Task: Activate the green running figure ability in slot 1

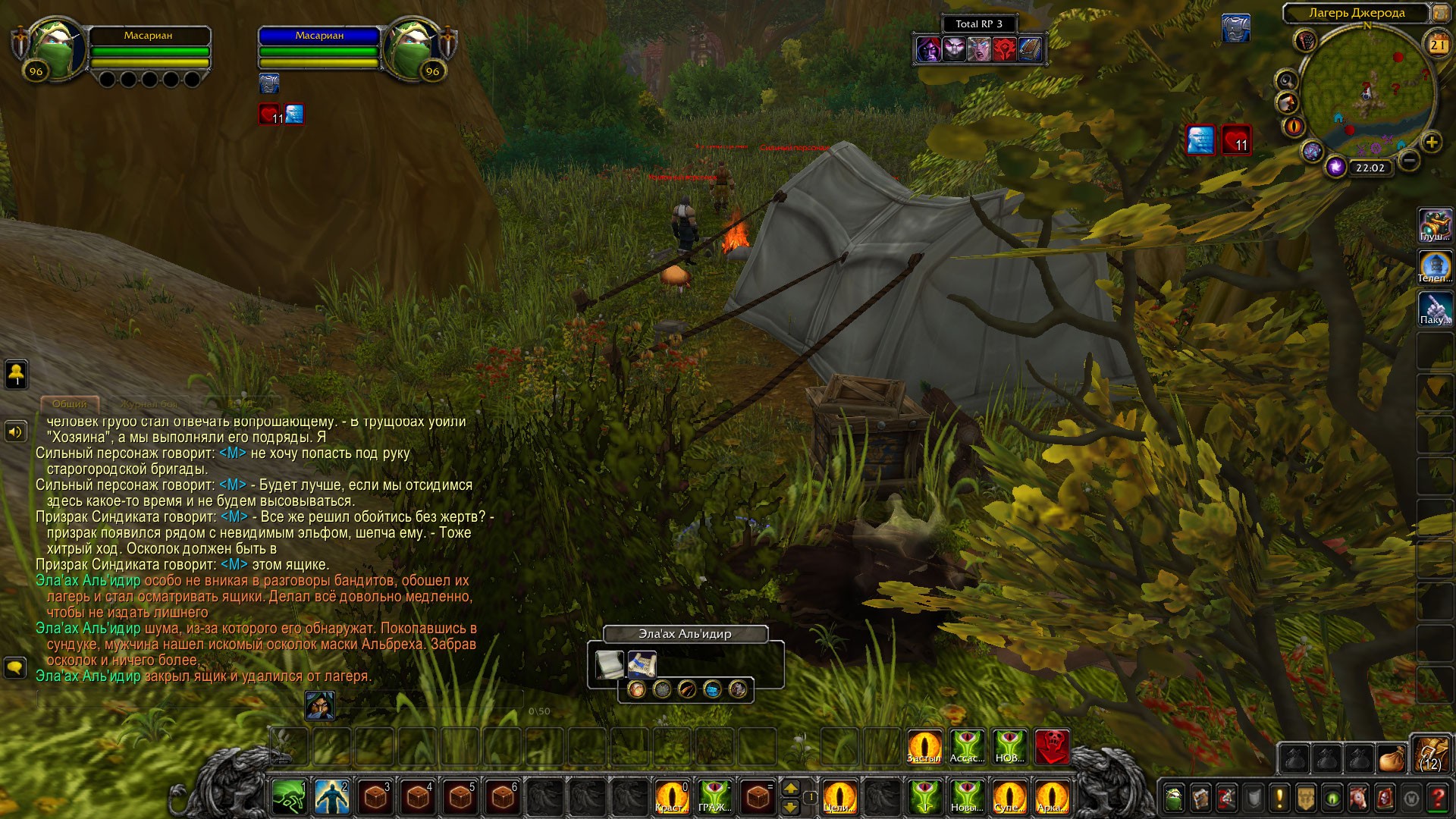Action: pyautogui.click(x=289, y=798)
